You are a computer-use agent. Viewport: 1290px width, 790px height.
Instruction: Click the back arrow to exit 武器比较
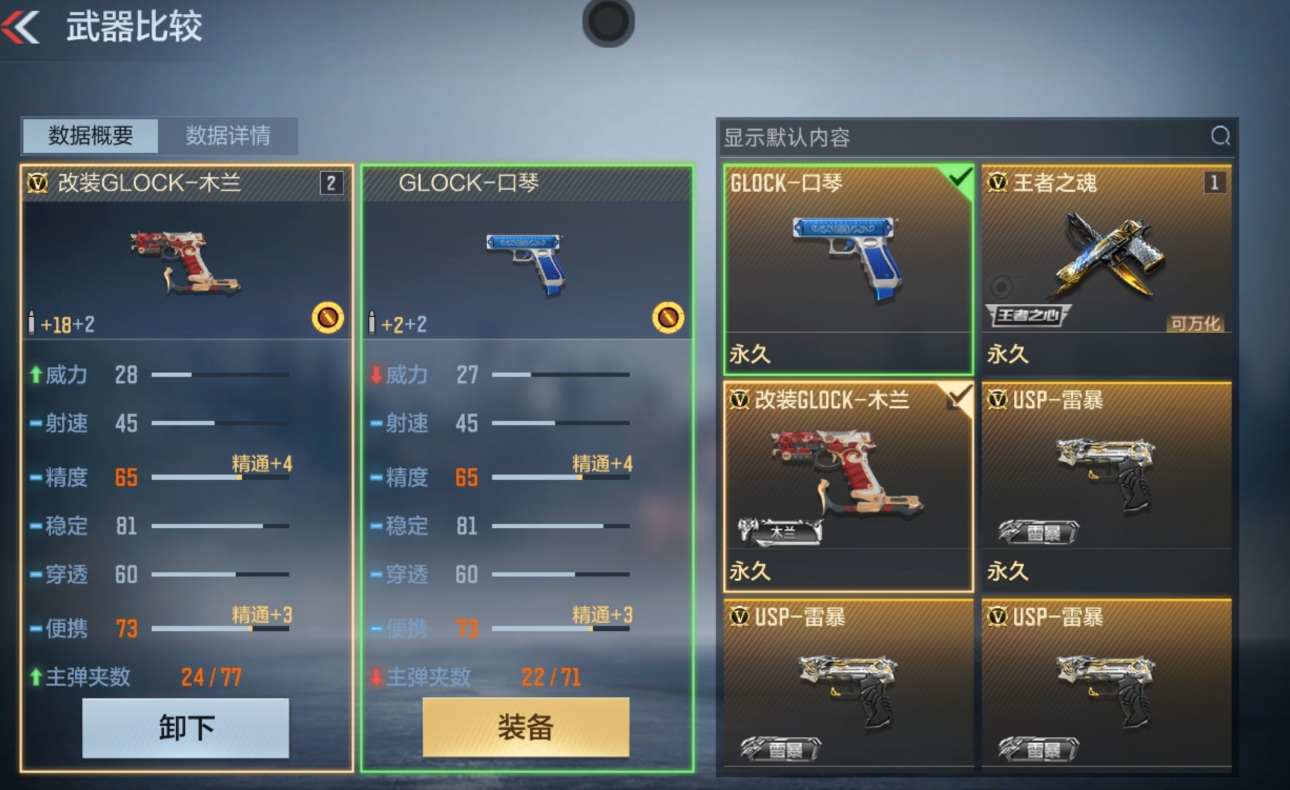pyautogui.click(x=22, y=27)
